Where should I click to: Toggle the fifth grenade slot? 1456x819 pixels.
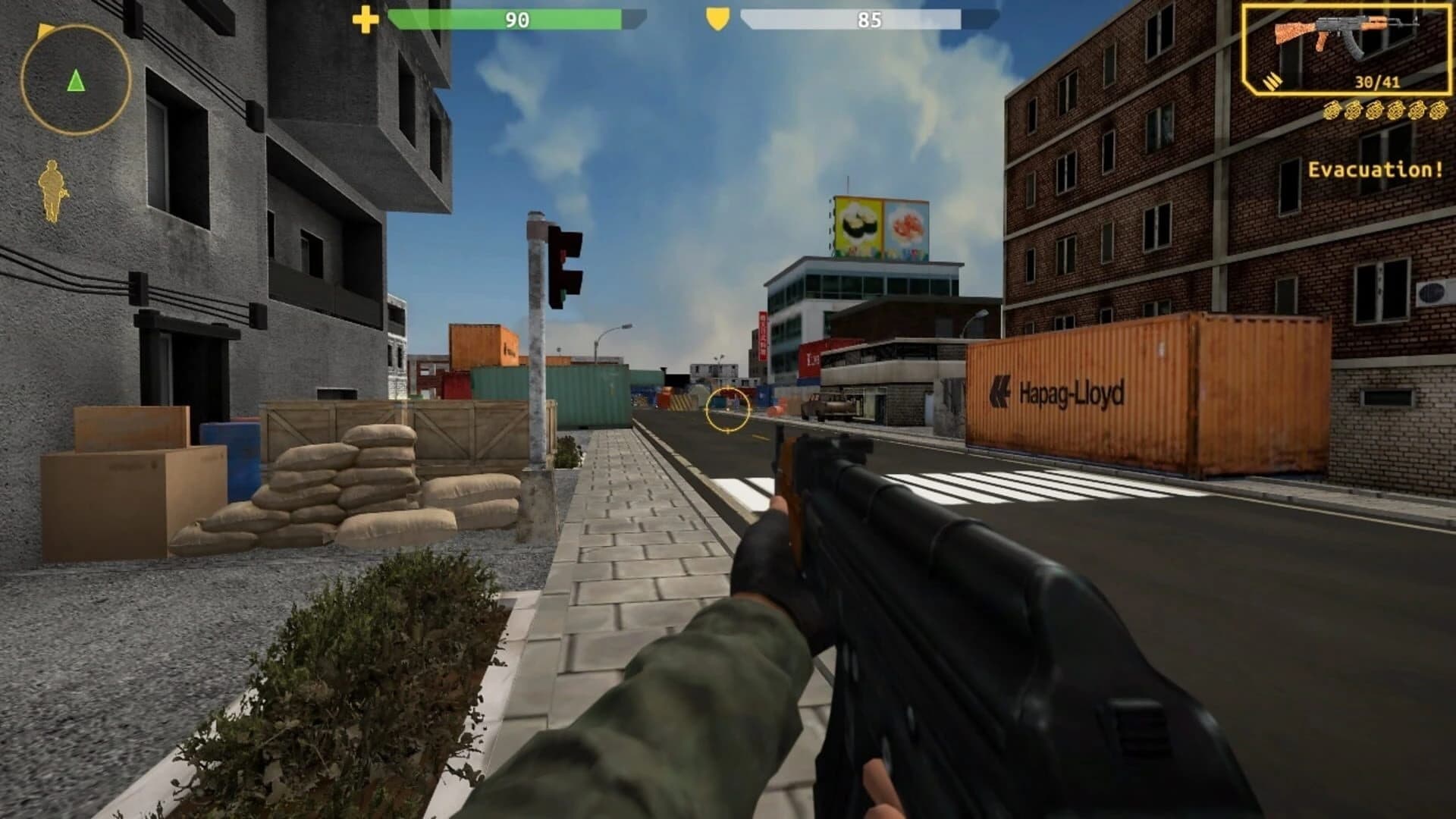[x=1418, y=111]
